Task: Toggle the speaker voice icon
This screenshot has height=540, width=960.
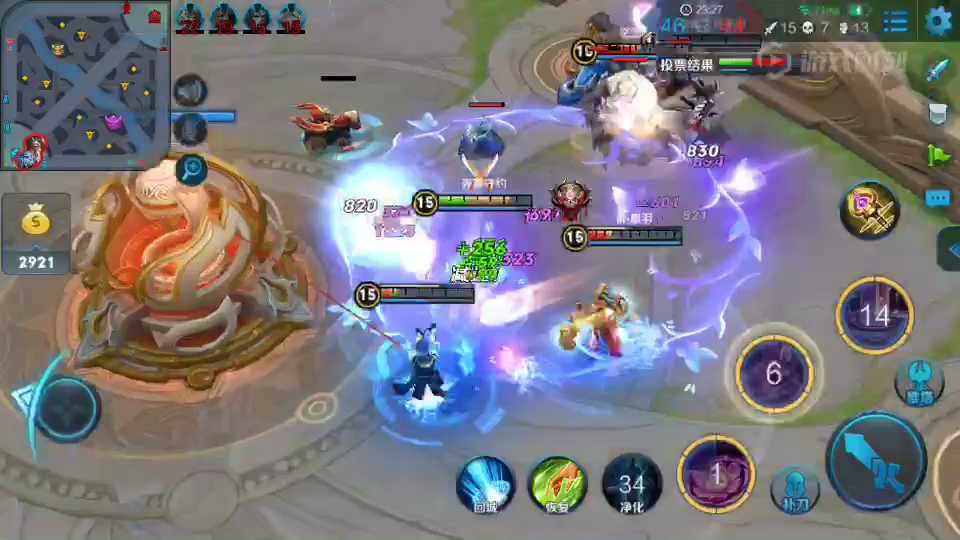Action: click(x=190, y=92)
